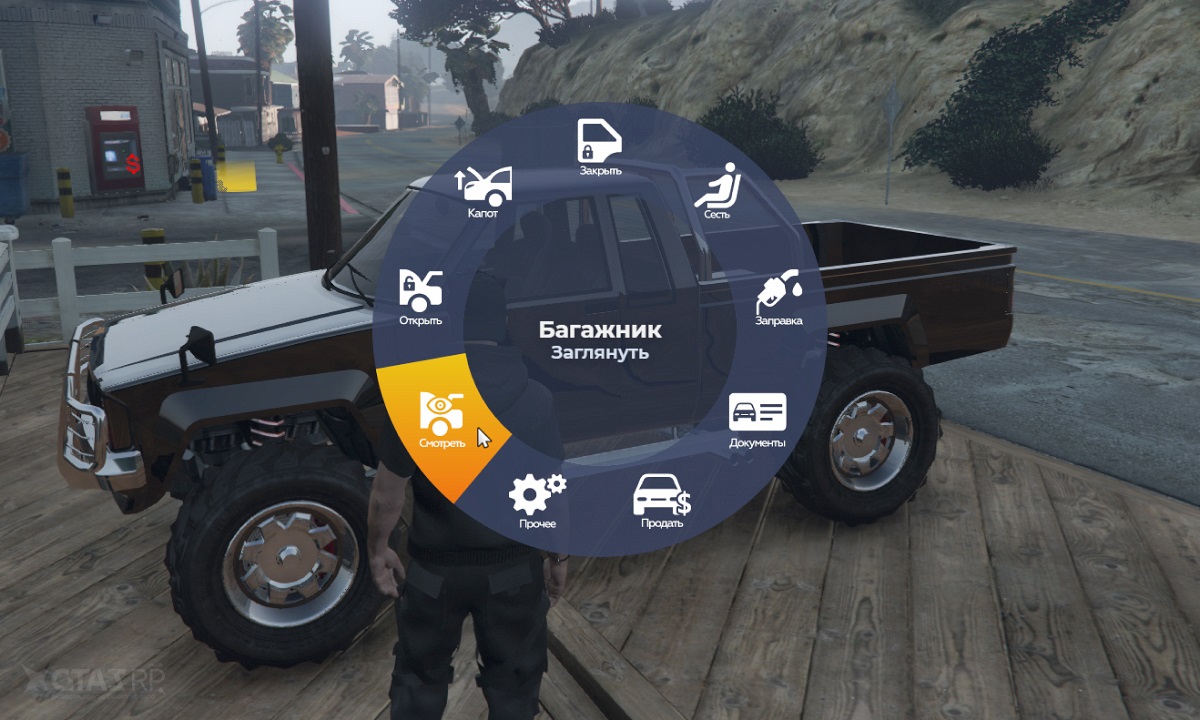Open the Прочее gears option
The image size is (1200, 720).
point(536,498)
